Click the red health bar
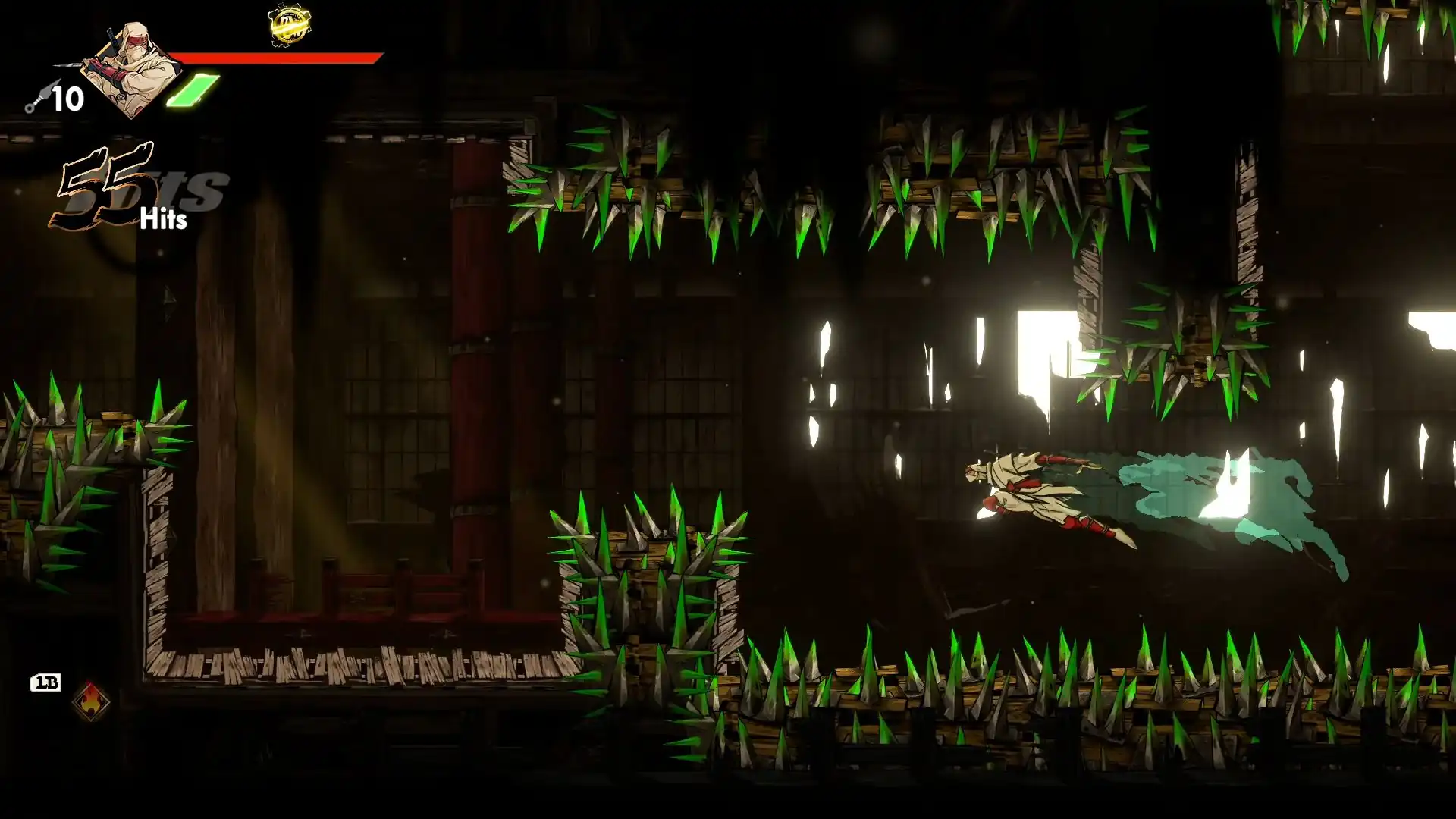The width and height of the screenshot is (1456, 819). click(x=273, y=58)
